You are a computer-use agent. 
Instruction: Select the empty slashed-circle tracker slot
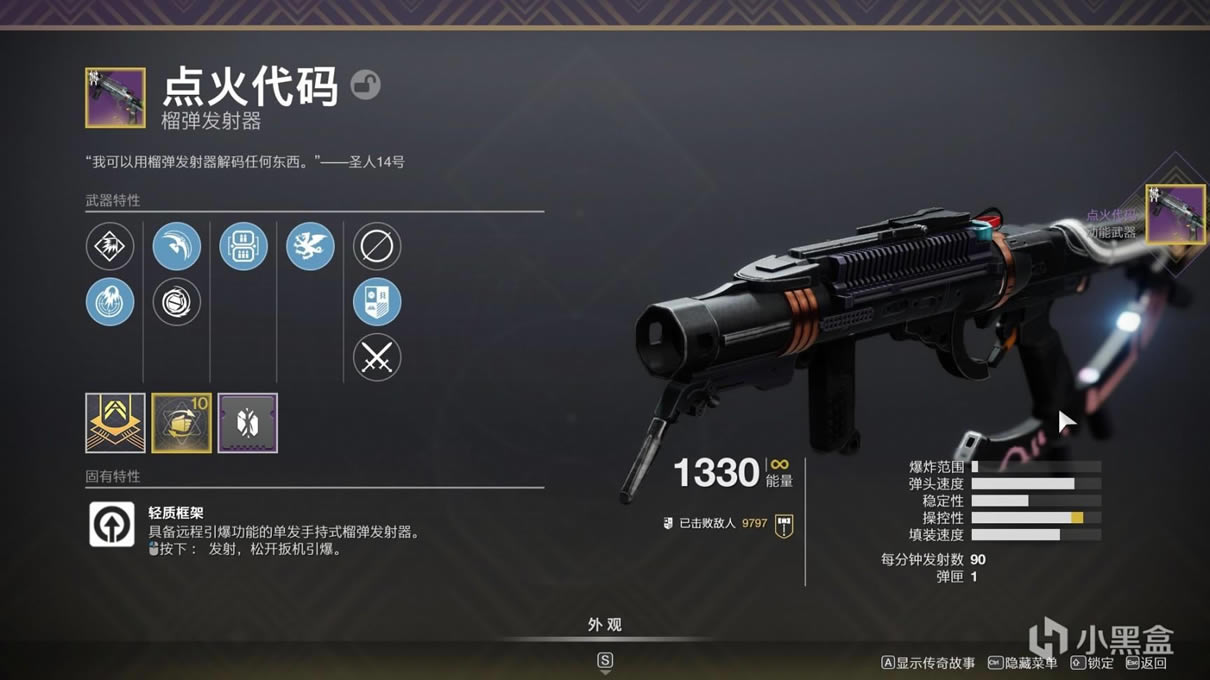pyautogui.click(x=377, y=246)
